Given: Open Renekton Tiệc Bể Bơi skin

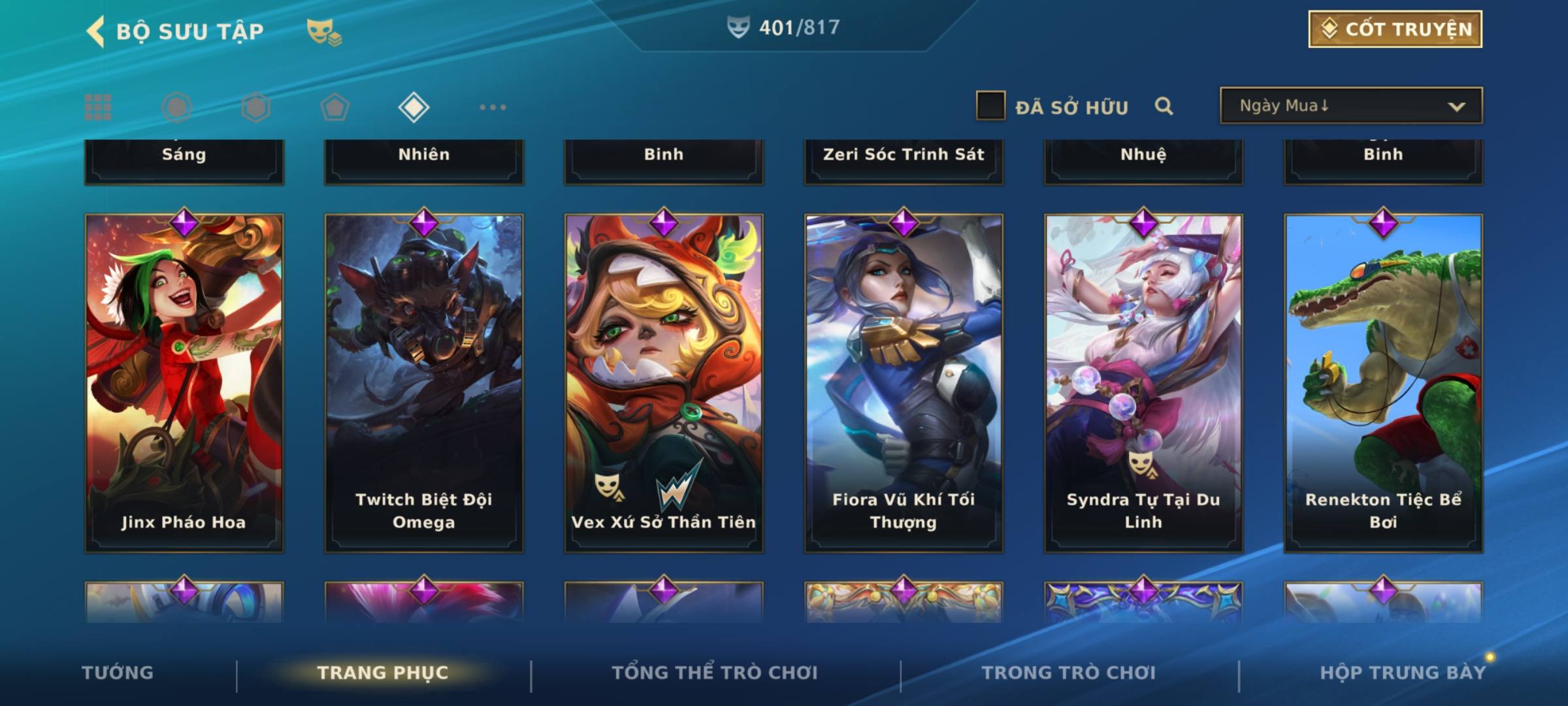Looking at the screenshot, I should 1383,382.
